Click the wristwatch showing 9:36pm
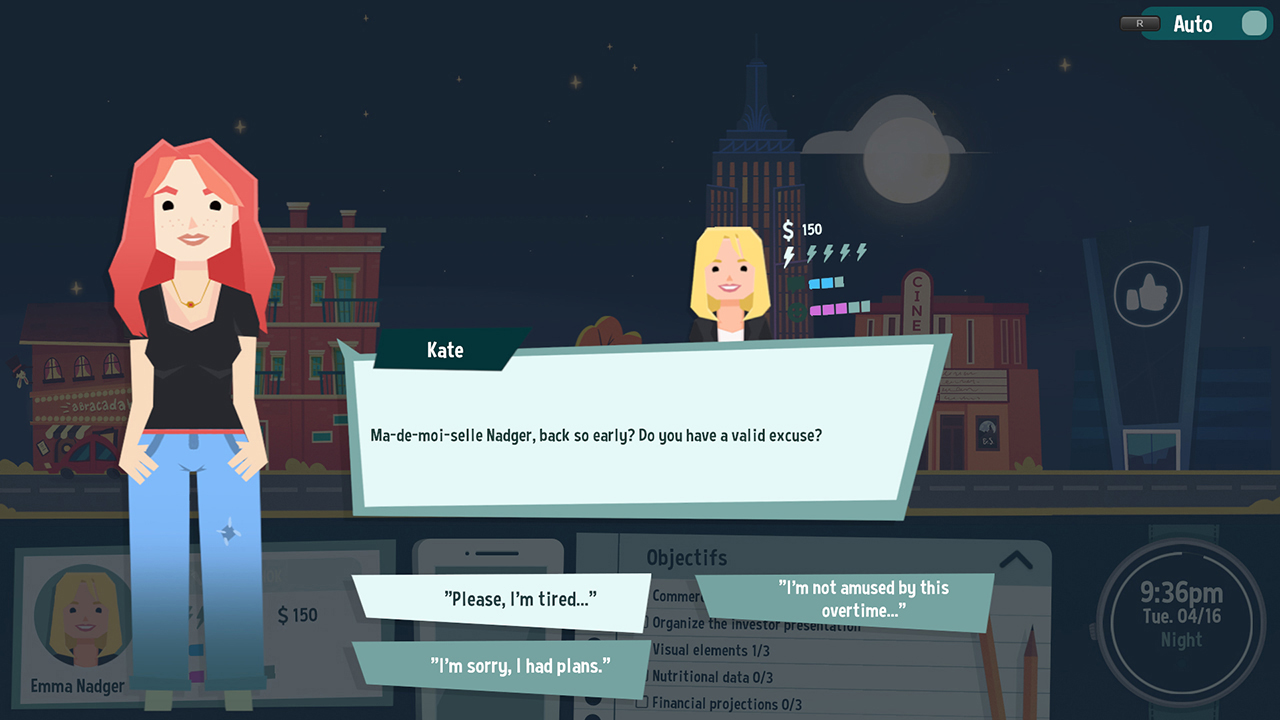Viewport: 1280px width, 720px height. [x=1182, y=620]
